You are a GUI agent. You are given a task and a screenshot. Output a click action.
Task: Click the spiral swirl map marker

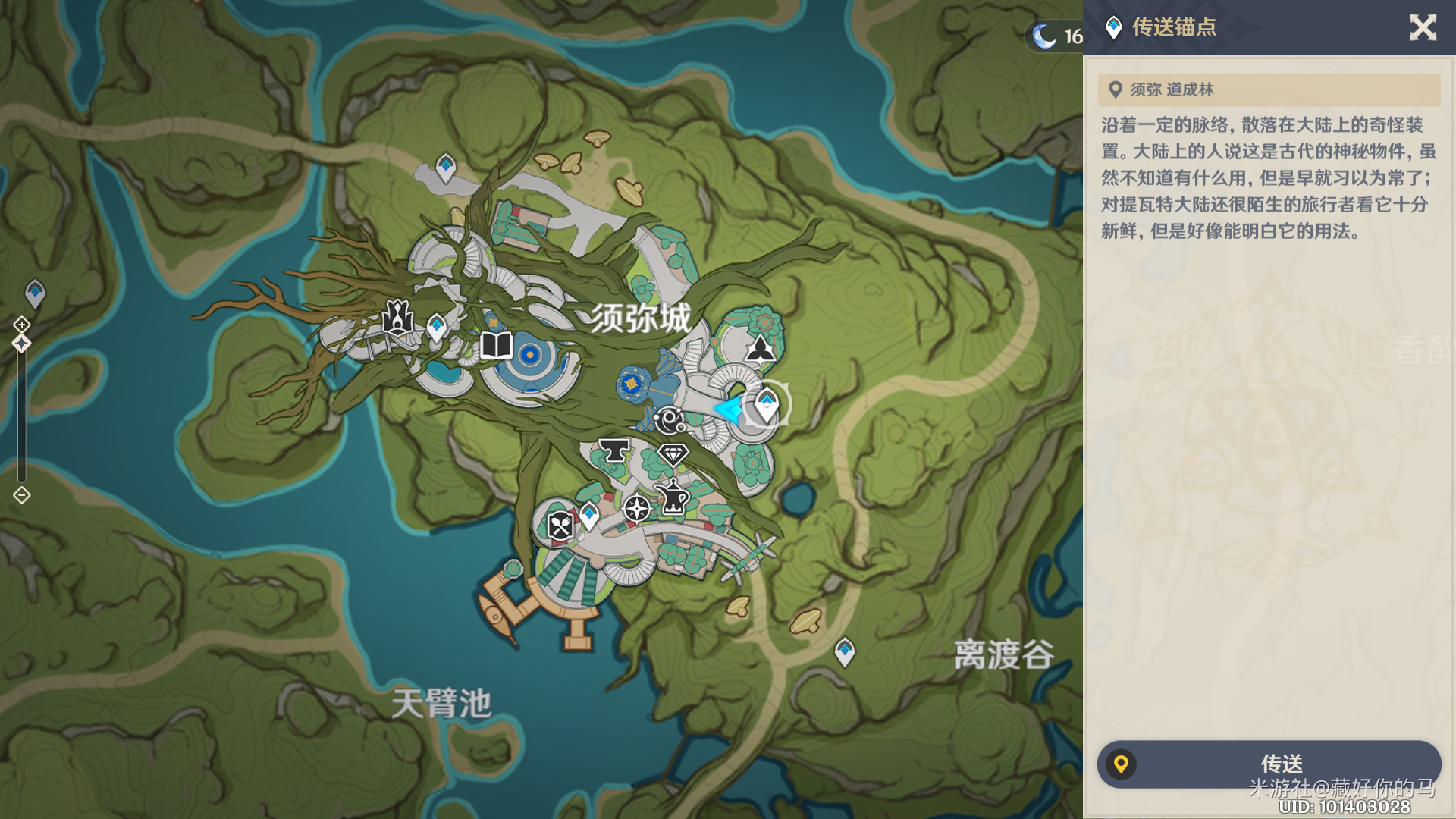tap(670, 419)
